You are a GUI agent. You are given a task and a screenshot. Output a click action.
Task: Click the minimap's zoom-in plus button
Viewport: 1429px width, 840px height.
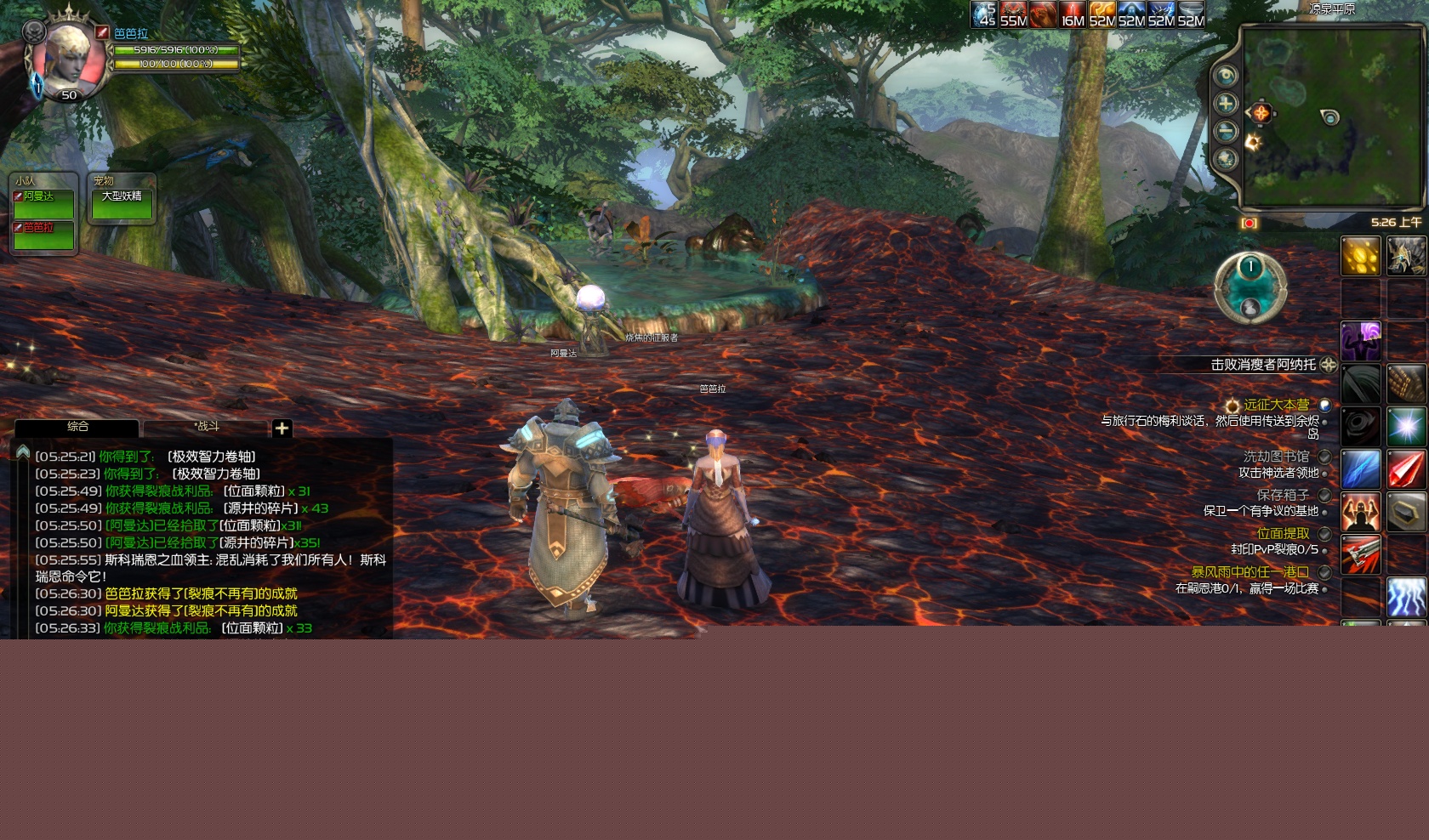click(1225, 104)
